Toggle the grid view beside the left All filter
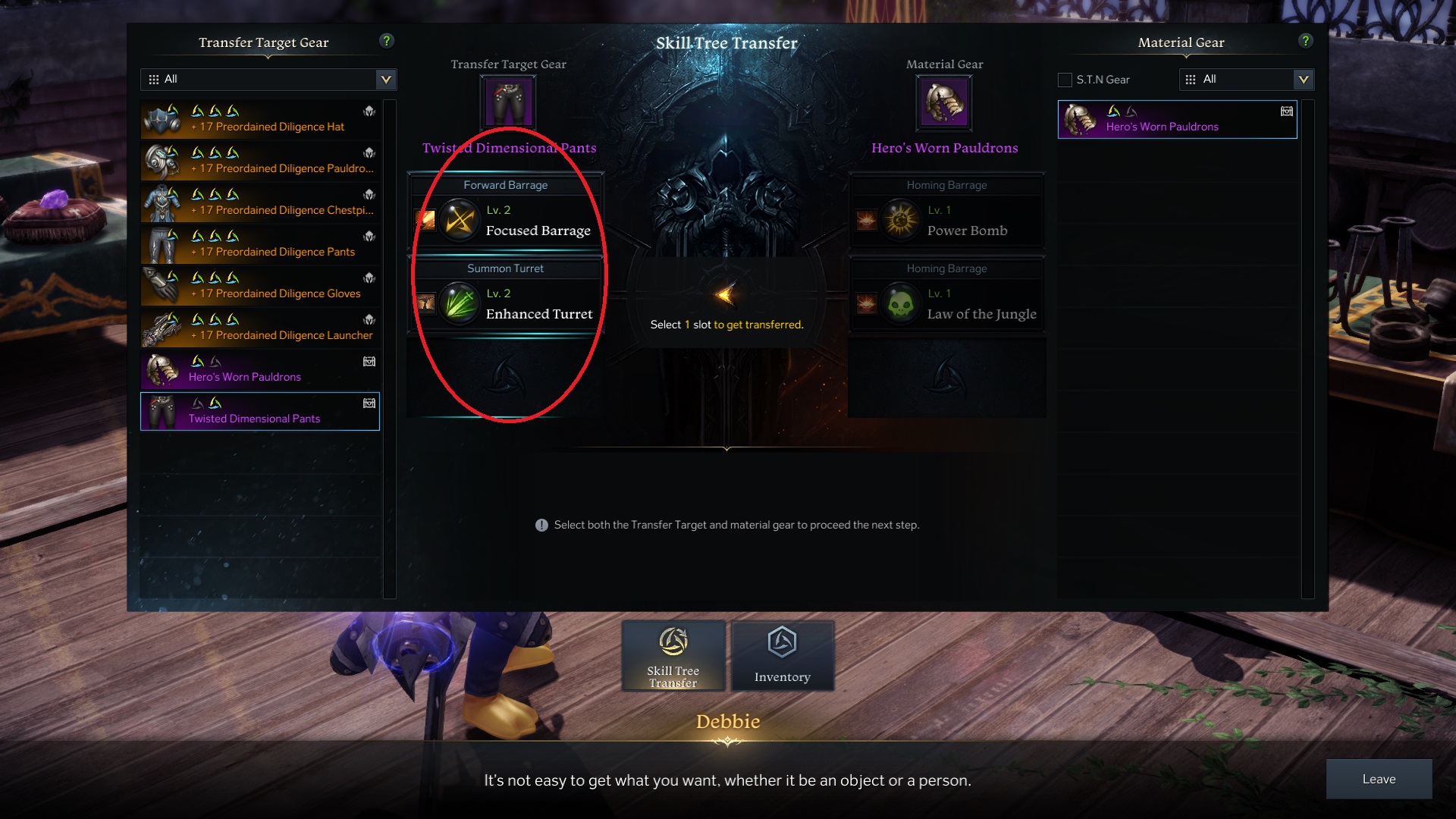1456x819 pixels. pyautogui.click(x=153, y=79)
